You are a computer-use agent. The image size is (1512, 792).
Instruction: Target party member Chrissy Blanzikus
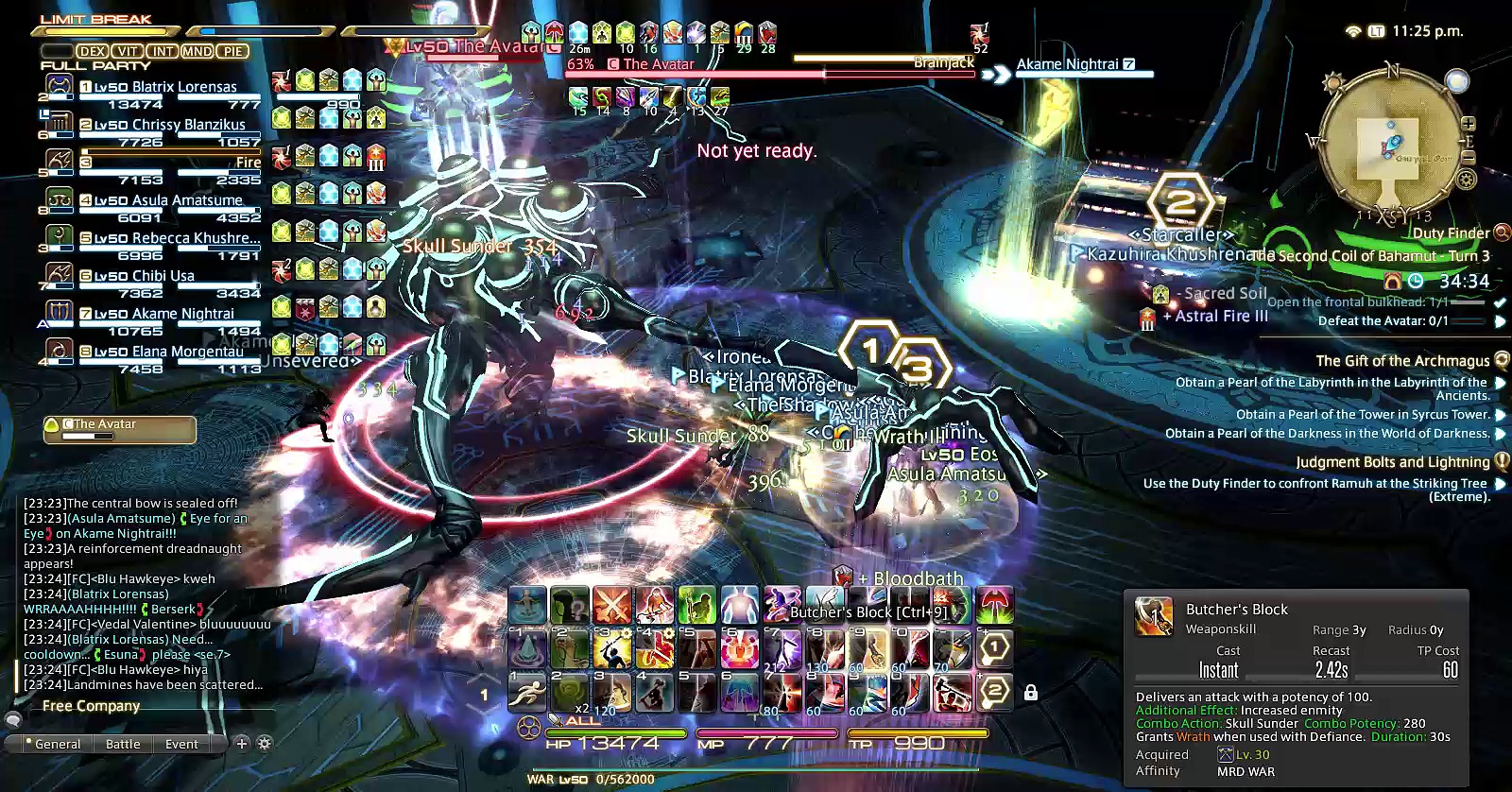[x=168, y=125]
